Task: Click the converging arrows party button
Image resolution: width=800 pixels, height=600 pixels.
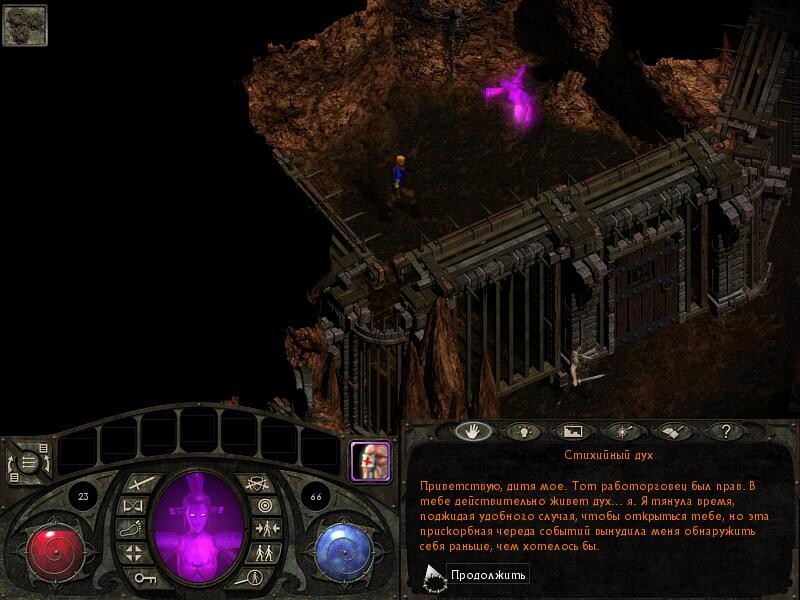Action: pyautogui.click(x=266, y=530)
